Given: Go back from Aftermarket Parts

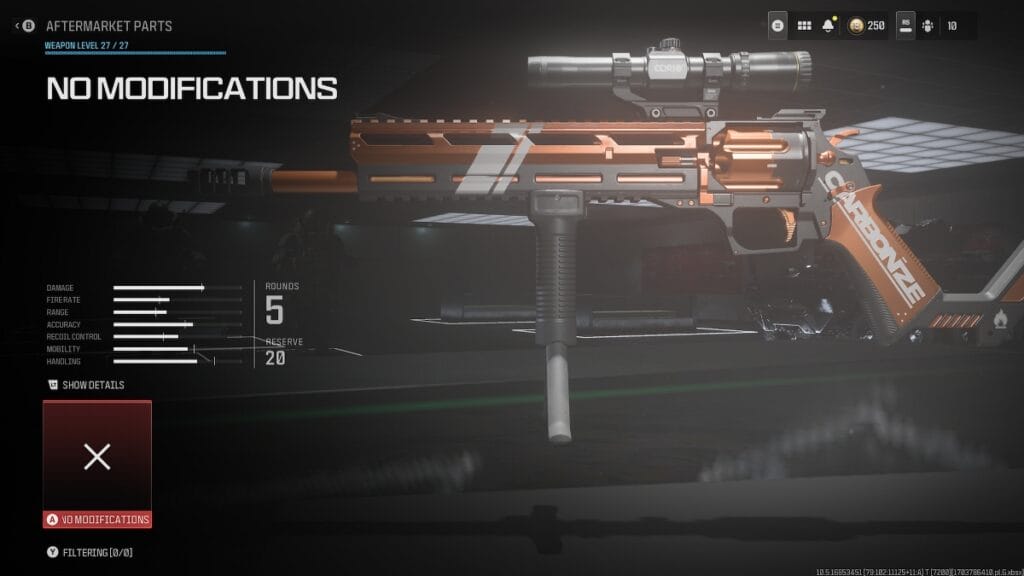Looking at the screenshot, I should (x=25, y=25).
